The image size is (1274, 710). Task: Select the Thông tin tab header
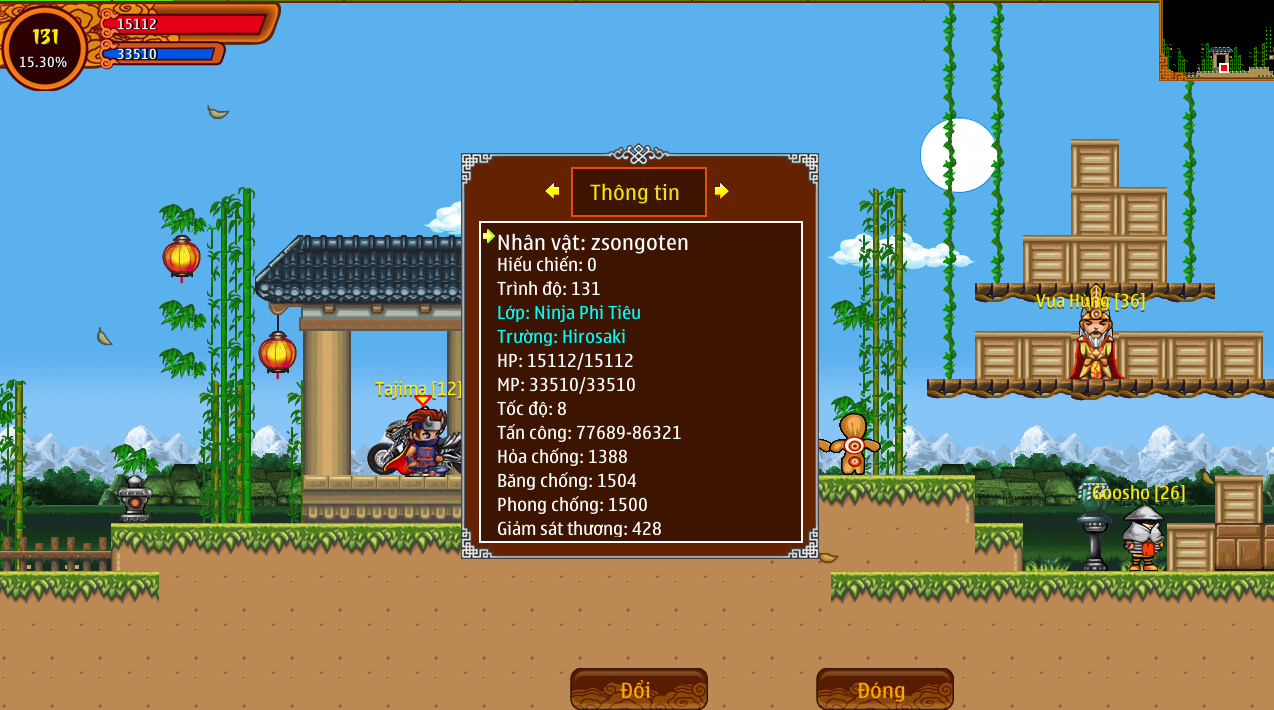(x=638, y=192)
